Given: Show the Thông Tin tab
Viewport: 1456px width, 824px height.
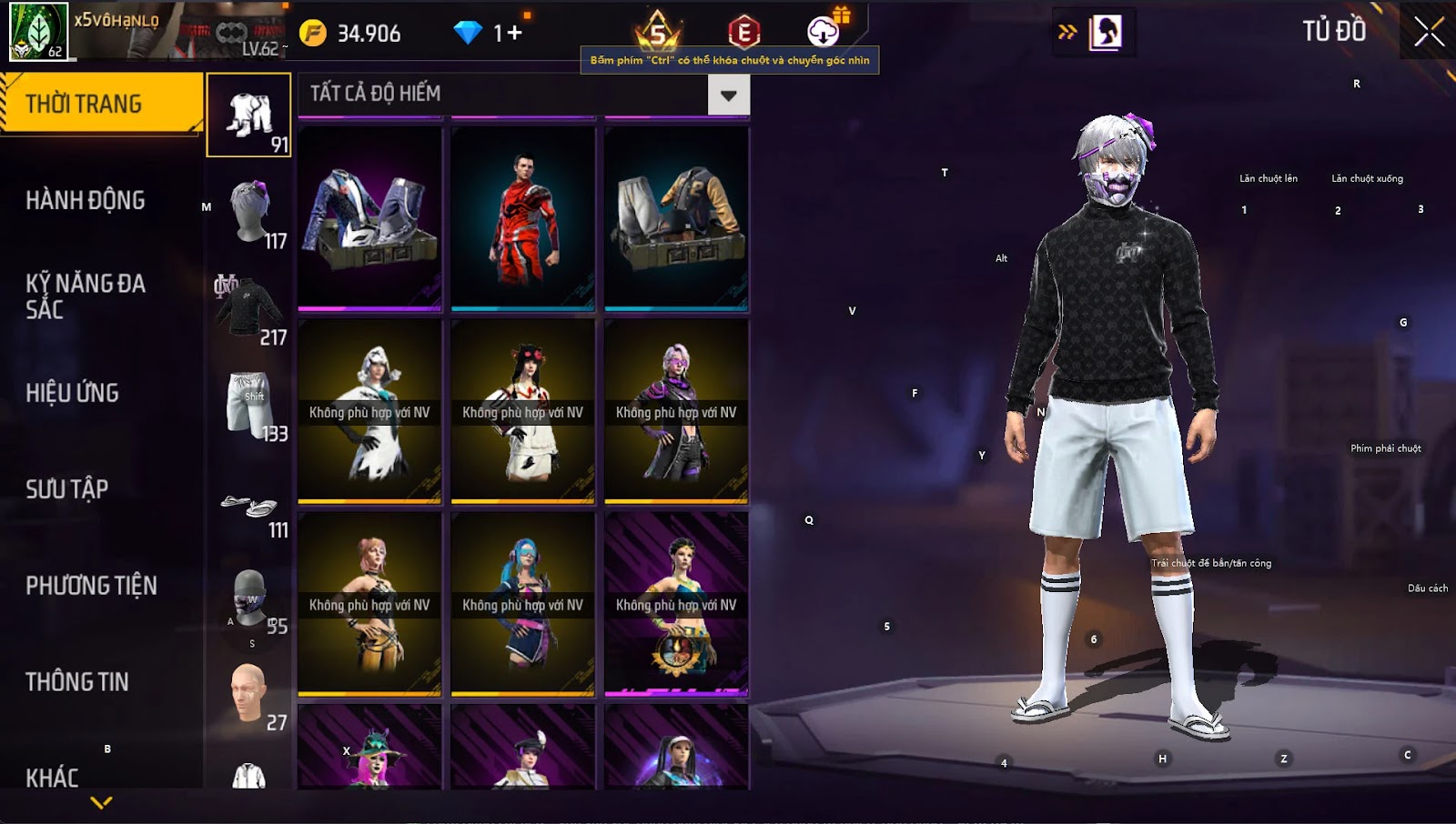Looking at the screenshot, I should (77, 682).
